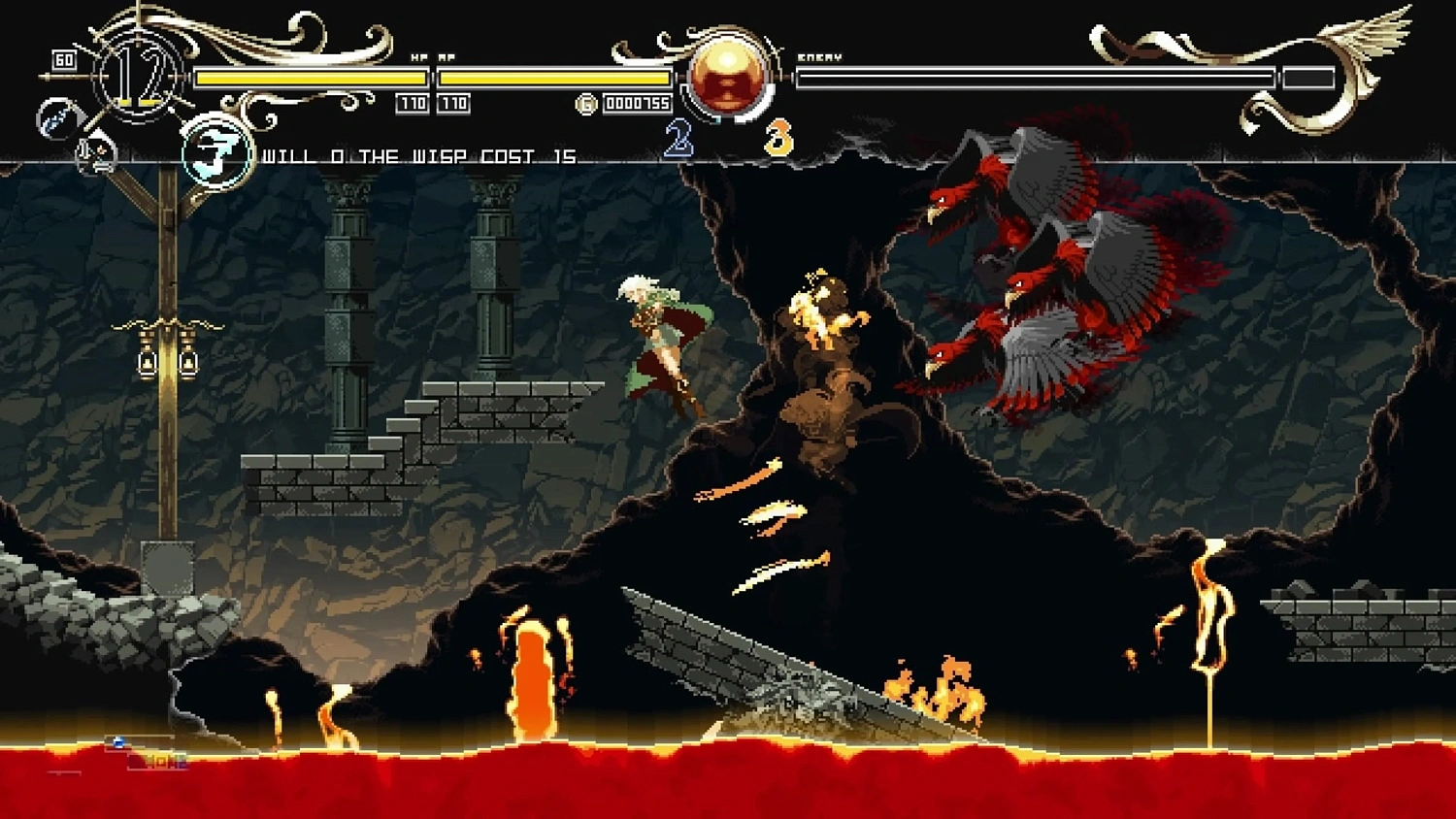This screenshot has height=819, width=1456.
Task: Click the yellow MP bar
Action: tap(553, 75)
